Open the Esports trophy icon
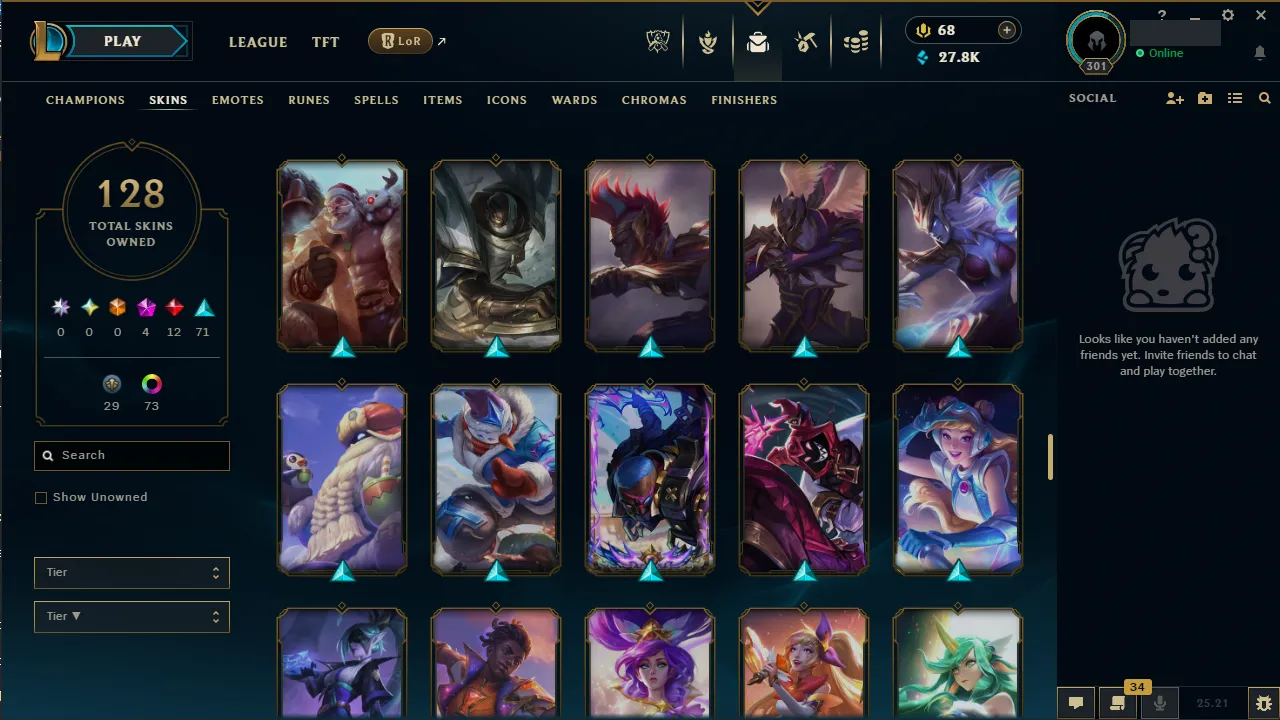This screenshot has height=720, width=1280. 658,42
